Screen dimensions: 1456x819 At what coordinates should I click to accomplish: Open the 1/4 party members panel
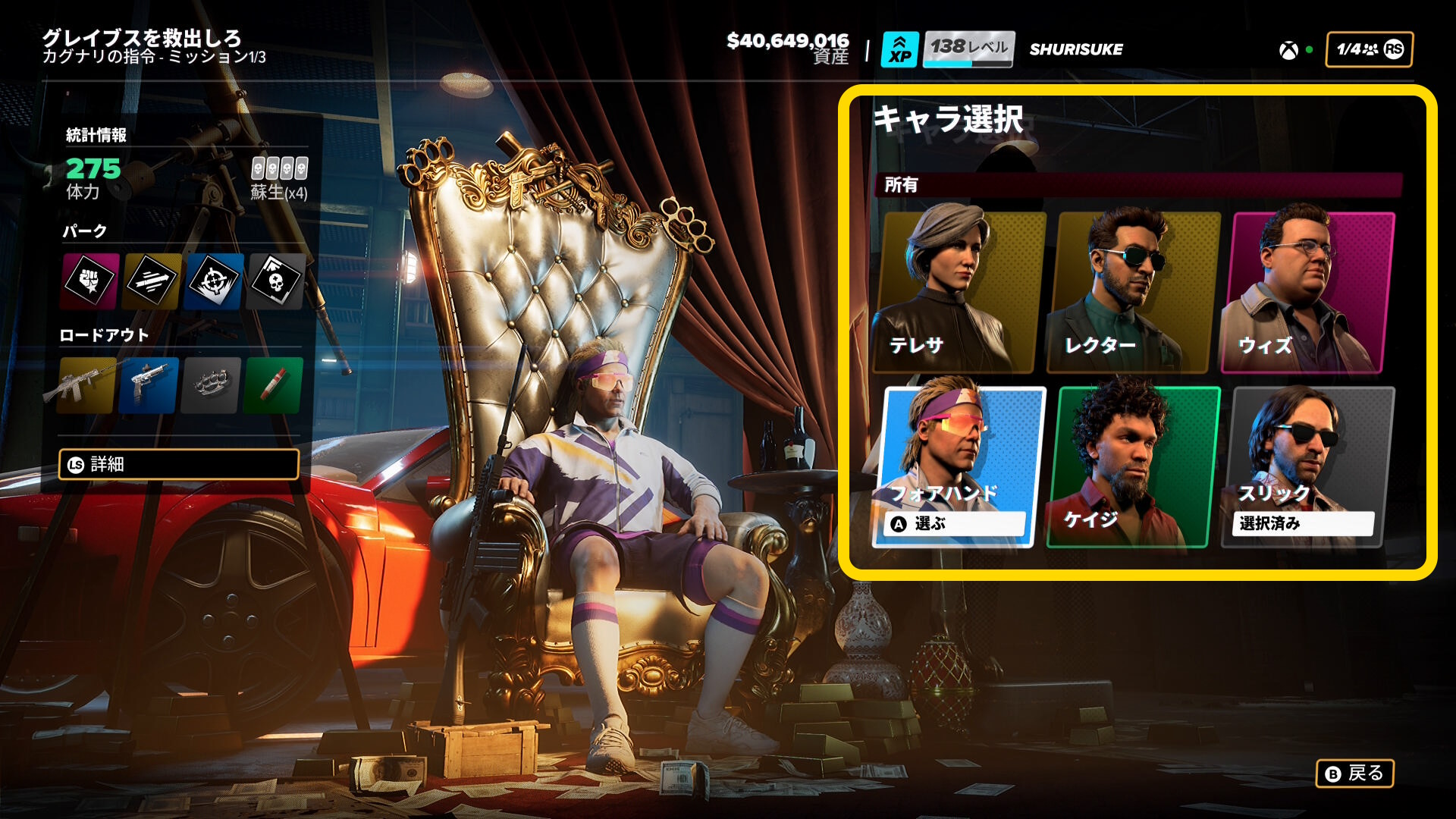[x=1369, y=49]
